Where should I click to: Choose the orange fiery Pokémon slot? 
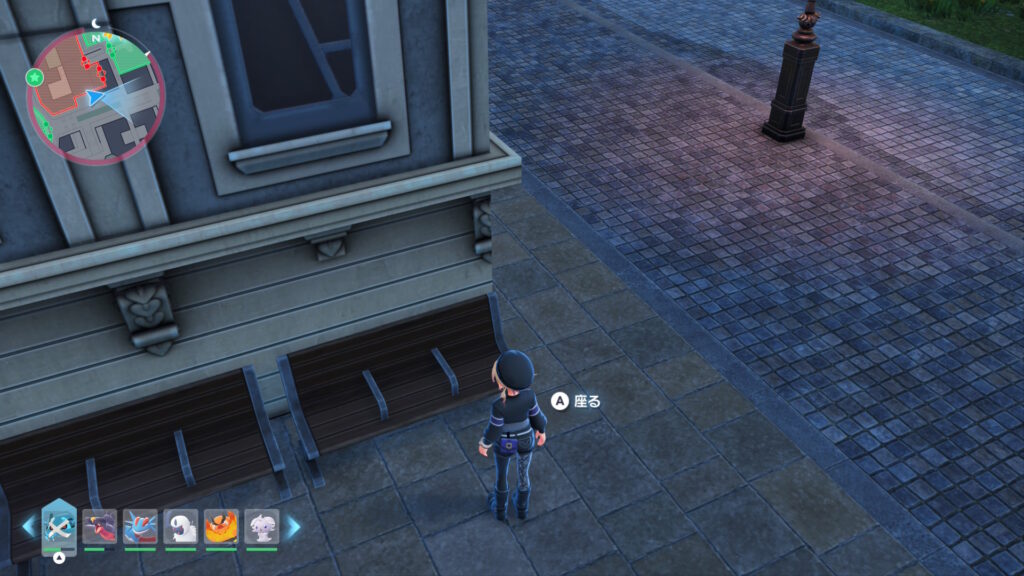221,526
